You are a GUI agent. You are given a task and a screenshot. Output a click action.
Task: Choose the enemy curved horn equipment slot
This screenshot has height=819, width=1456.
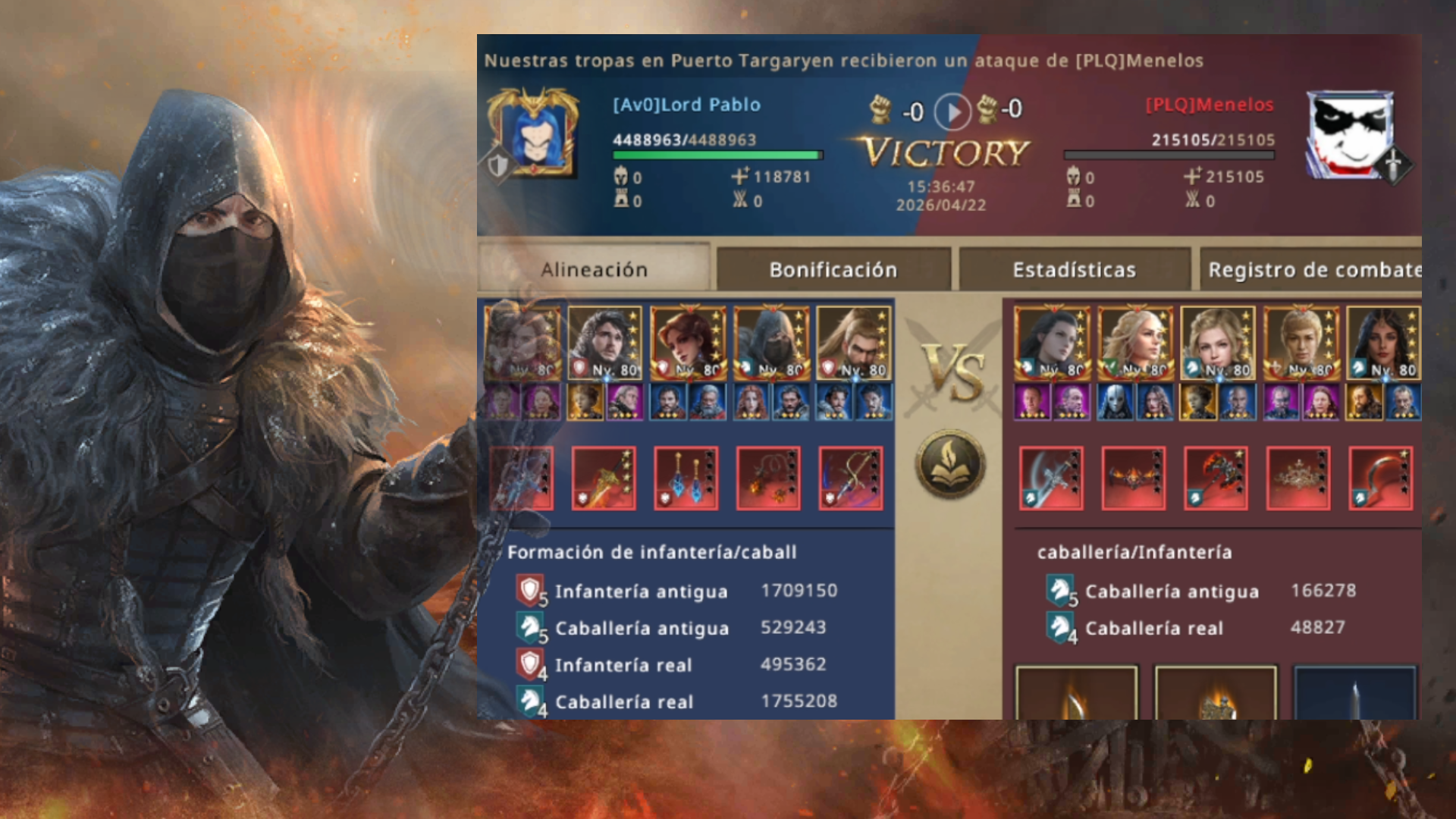(x=1380, y=479)
